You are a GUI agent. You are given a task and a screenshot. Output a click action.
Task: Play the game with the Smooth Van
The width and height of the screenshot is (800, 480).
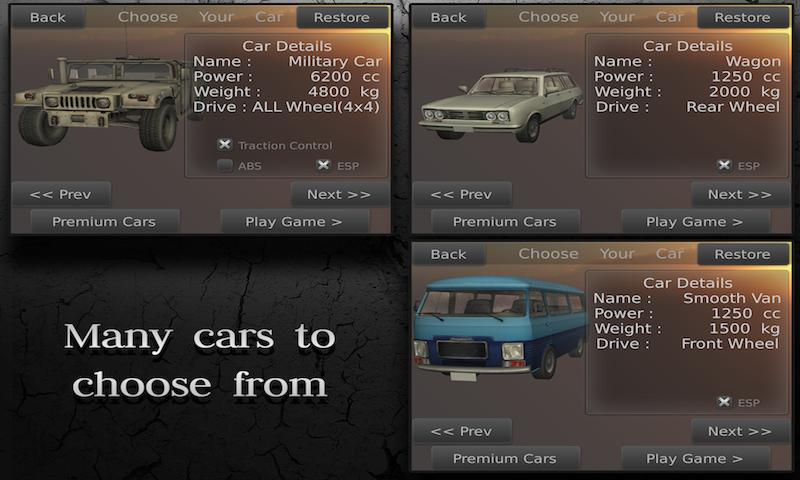pyautogui.click(x=694, y=459)
